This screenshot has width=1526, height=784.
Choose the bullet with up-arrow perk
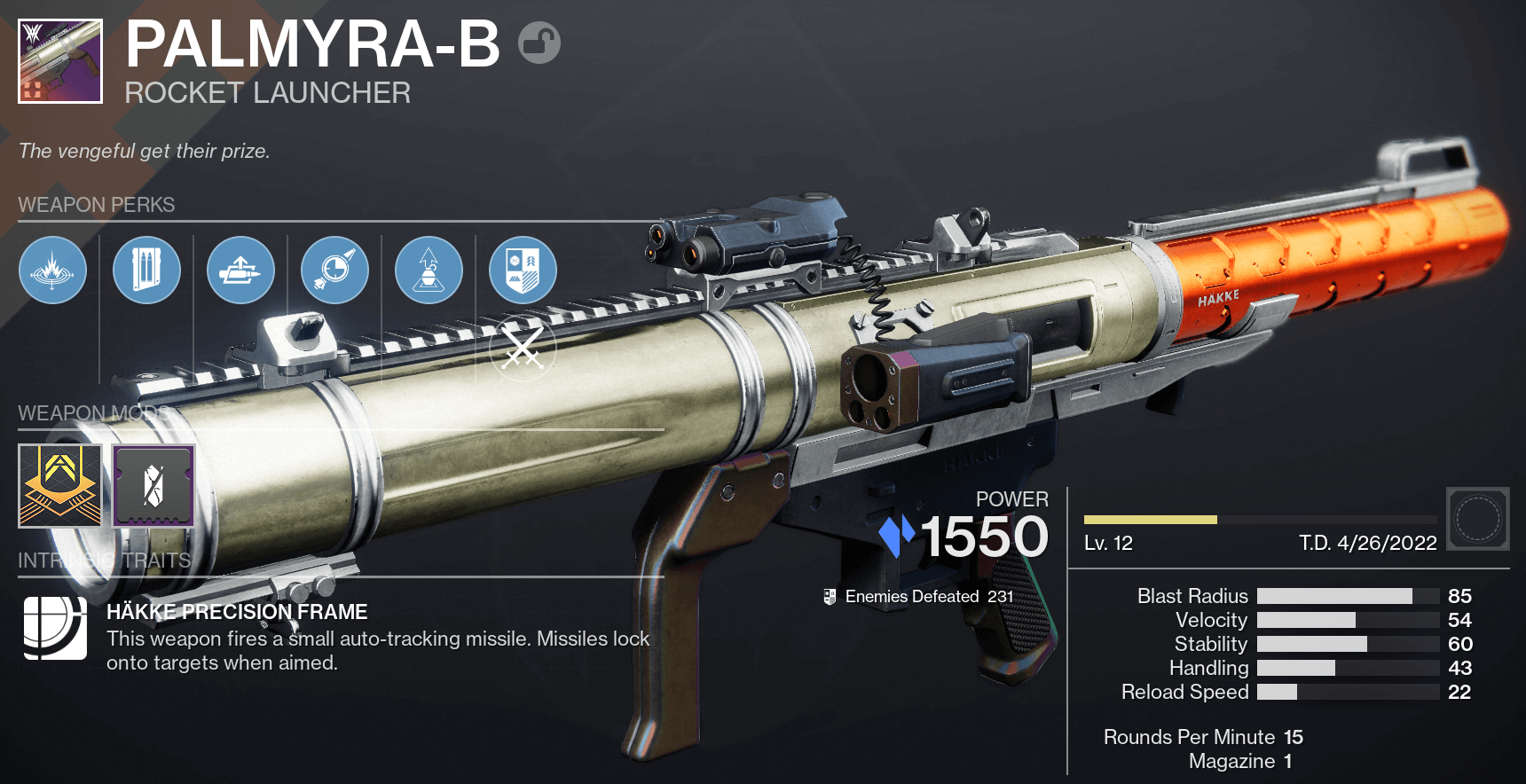240,270
